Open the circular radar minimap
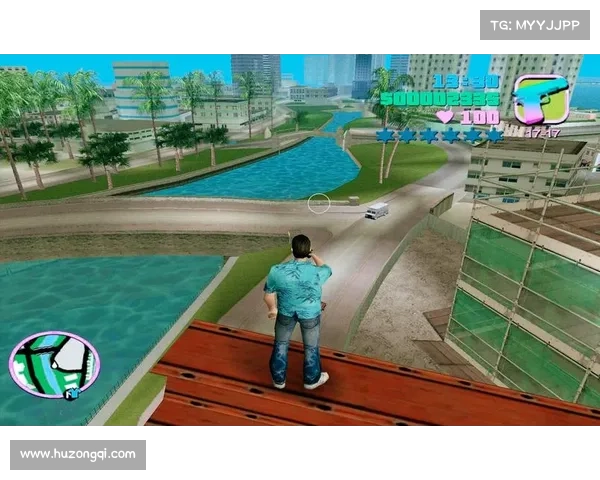Viewport: 600px width, 480px height. click(54, 364)
